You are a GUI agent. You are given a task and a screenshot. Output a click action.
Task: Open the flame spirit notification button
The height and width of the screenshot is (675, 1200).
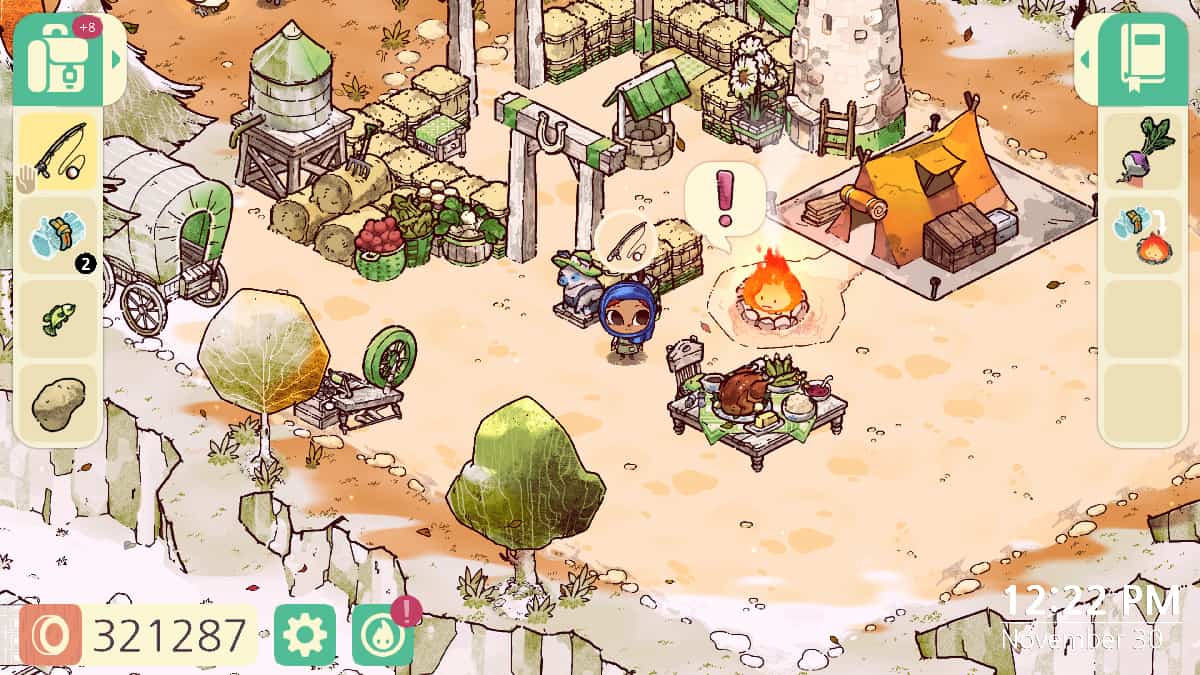pyautogui.click(x=383, y=635)
